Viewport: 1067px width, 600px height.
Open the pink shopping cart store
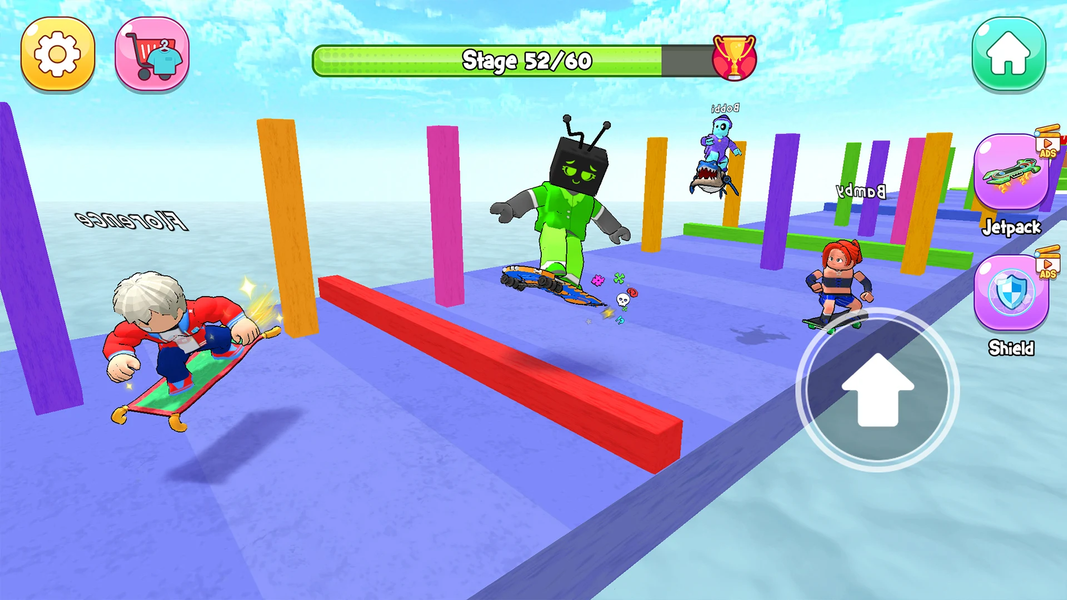coord(152,53)
